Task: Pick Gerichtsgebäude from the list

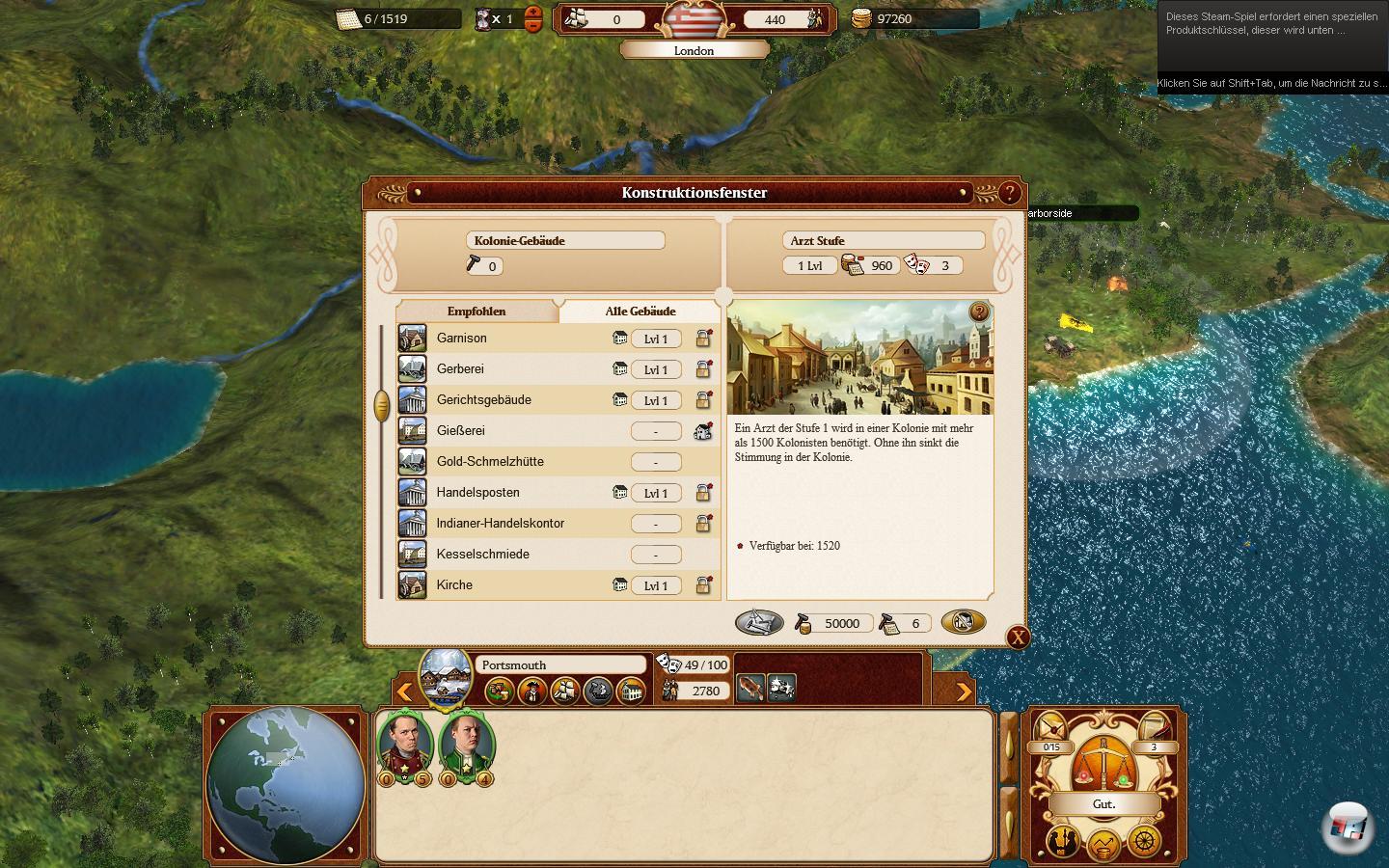Action: [483, 400]
